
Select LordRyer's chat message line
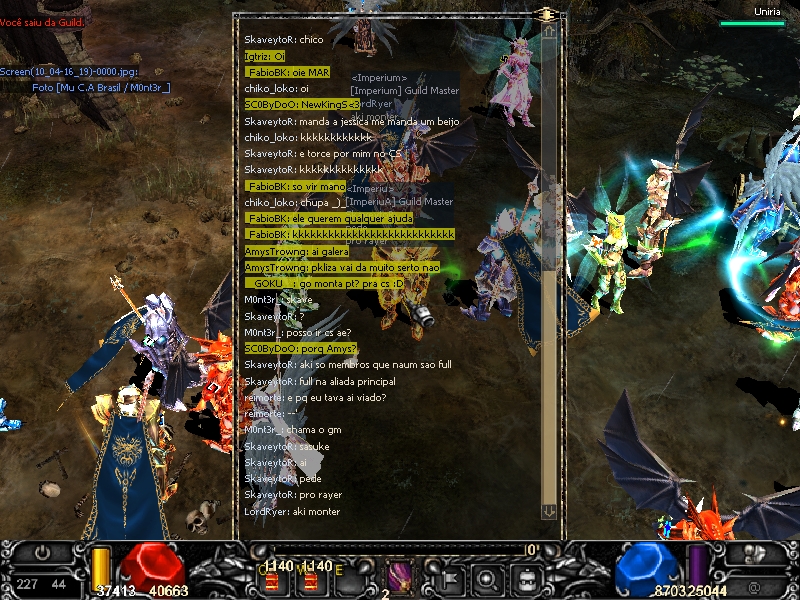(x=292, y=511)
